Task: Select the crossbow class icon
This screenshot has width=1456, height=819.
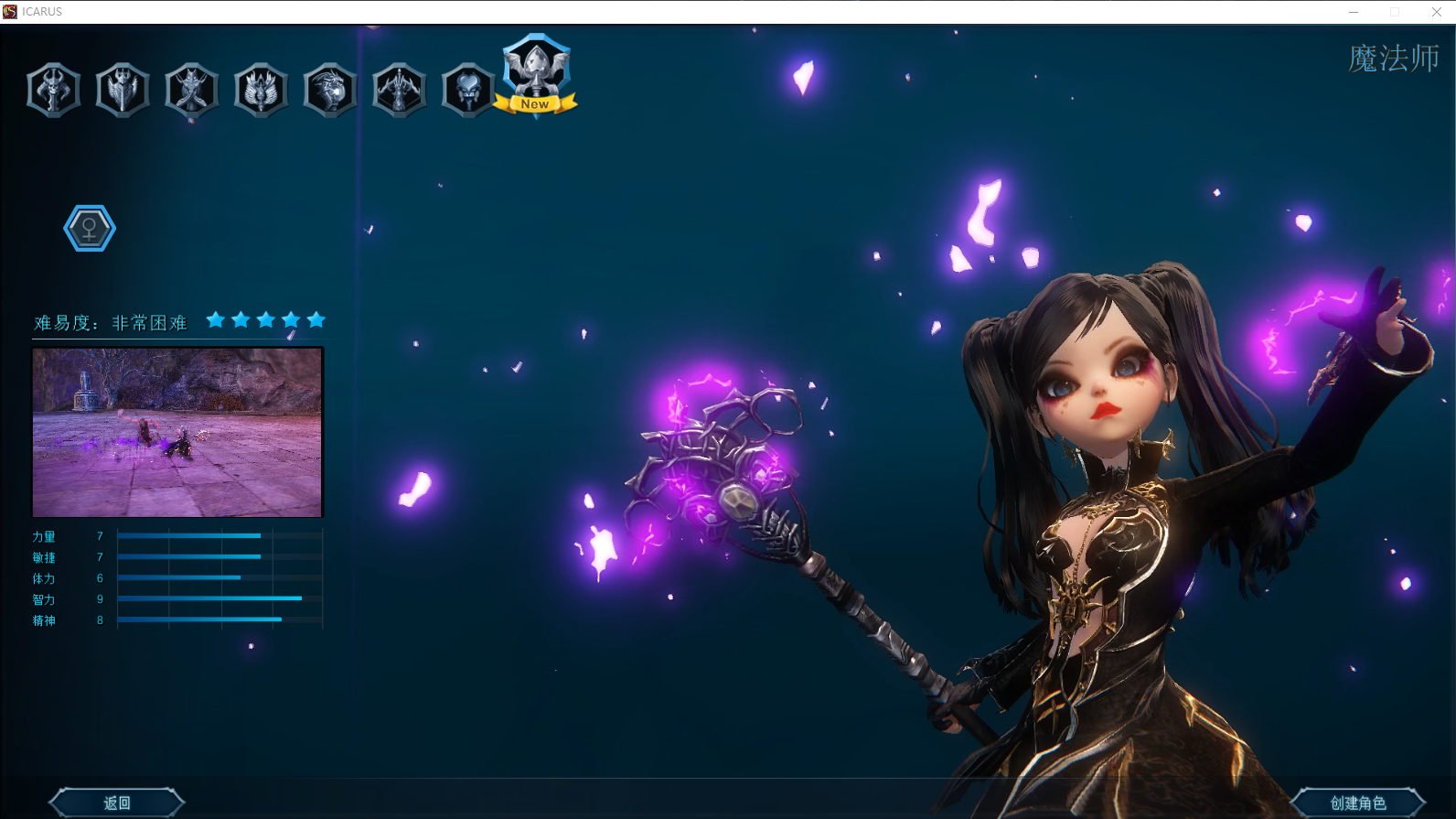Action: pyautogui.click(x=400, y=90)
